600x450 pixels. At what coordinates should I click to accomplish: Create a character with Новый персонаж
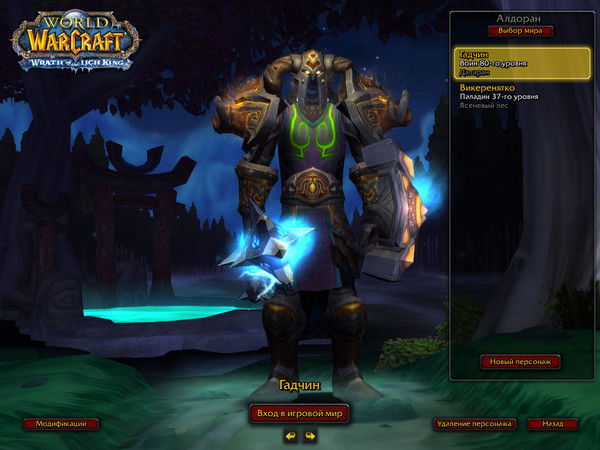pyautogui.click(x=519, y=361)
